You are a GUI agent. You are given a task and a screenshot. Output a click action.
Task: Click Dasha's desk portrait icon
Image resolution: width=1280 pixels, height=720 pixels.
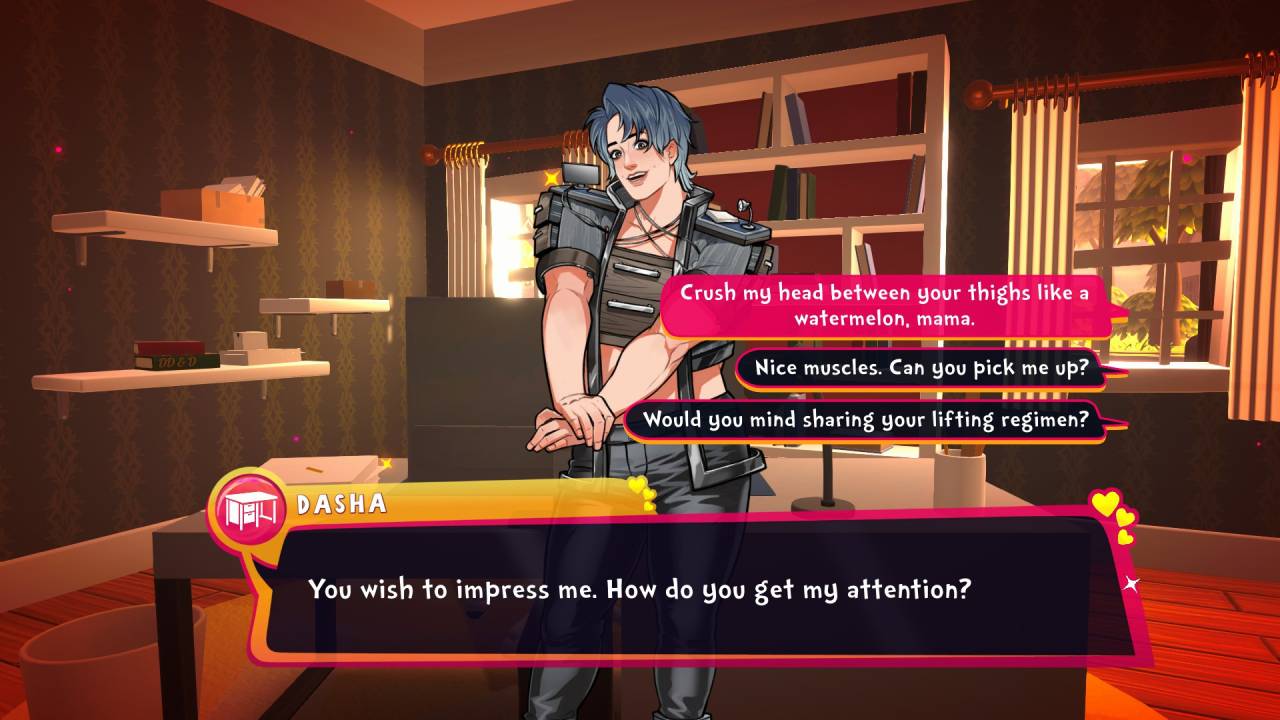[246, 508]
